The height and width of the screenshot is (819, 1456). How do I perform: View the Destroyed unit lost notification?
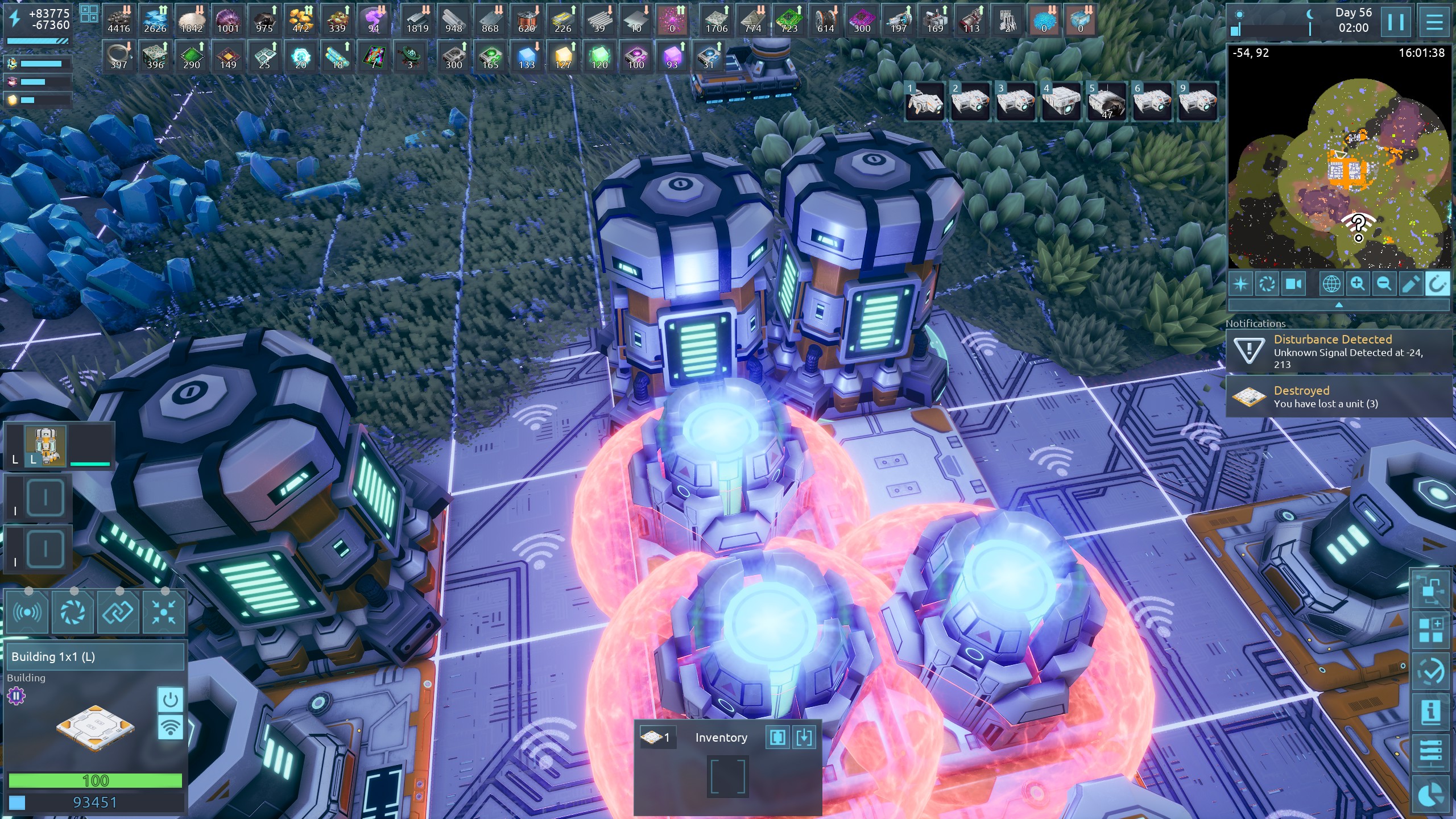pos(1339,396)
